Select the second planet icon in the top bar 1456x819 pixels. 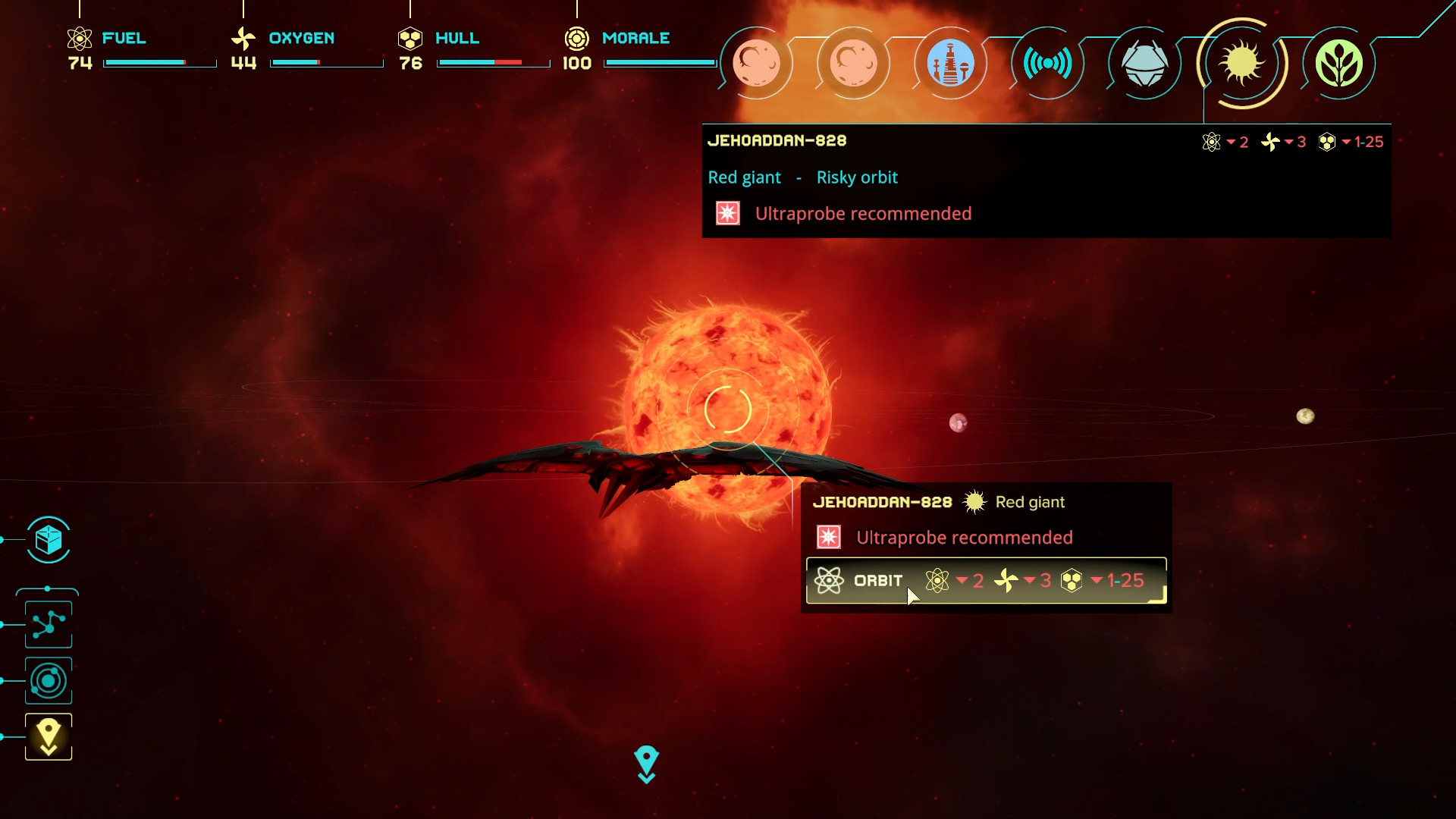(854, 64)
